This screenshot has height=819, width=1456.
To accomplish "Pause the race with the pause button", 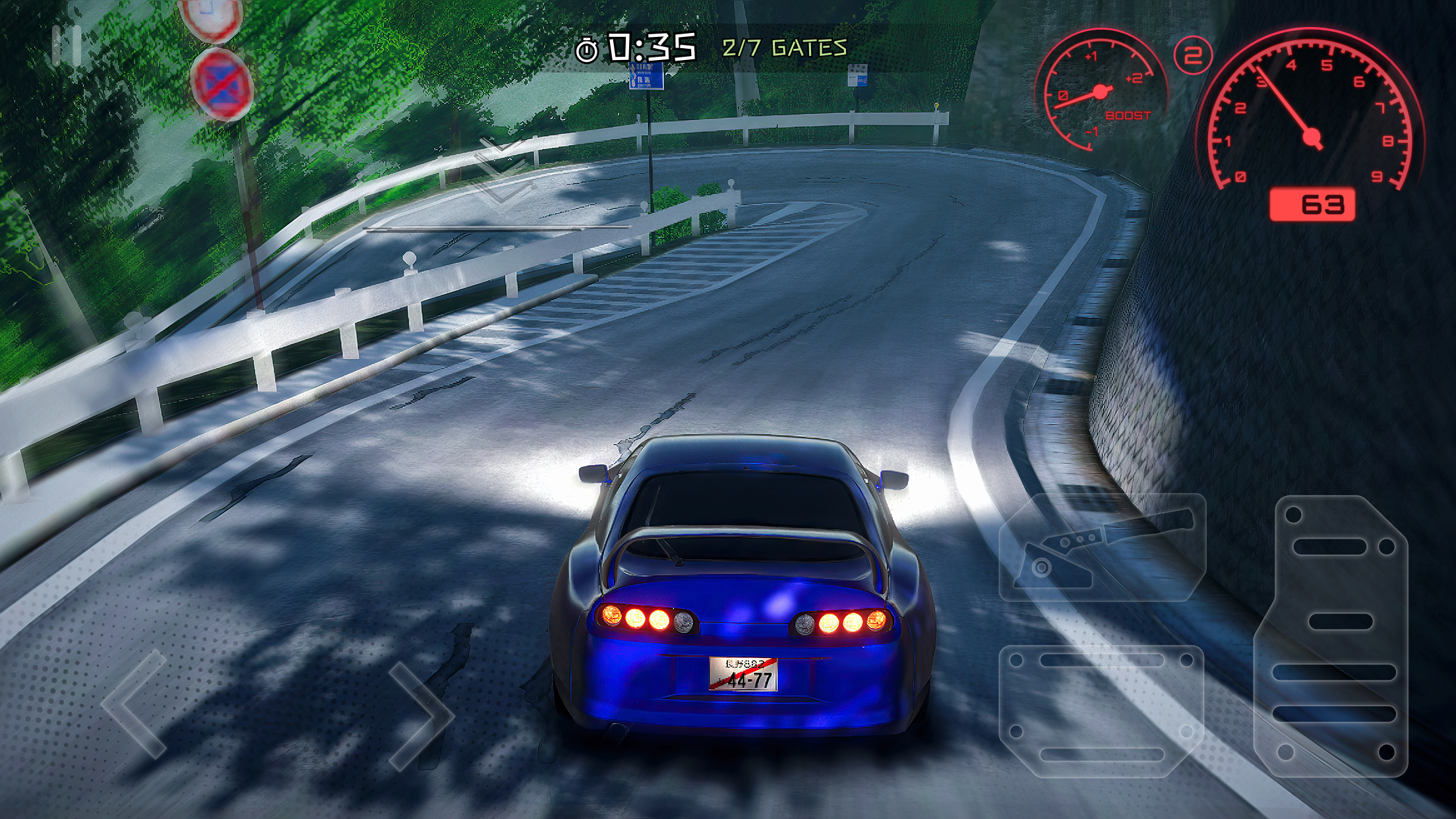I will point(67,46).
